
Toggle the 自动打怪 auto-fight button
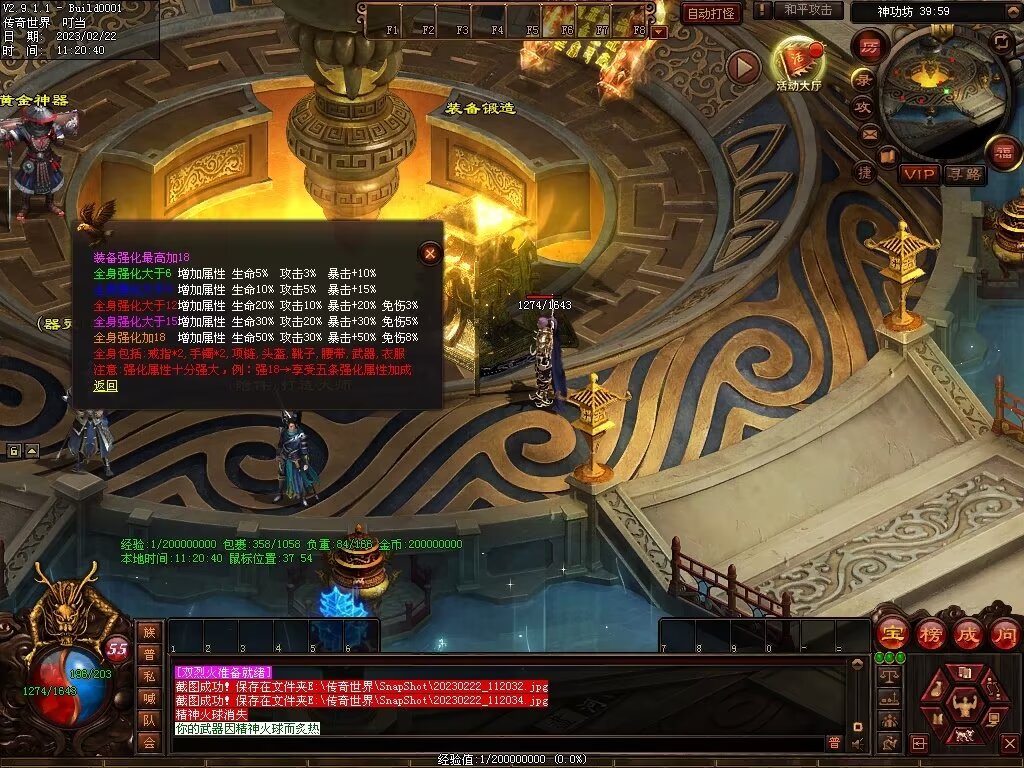point(711,13)
